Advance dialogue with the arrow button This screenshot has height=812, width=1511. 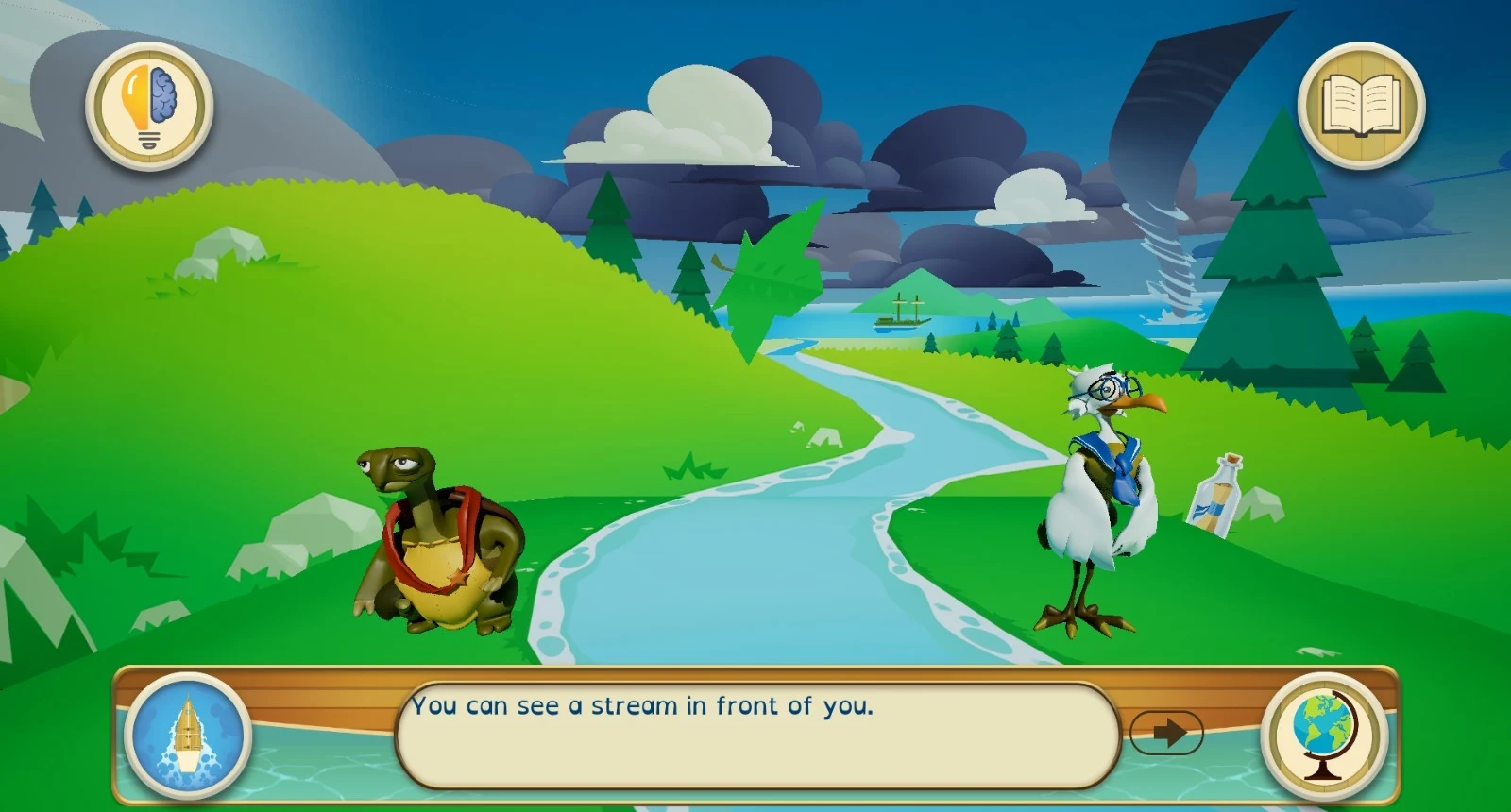[x=1166, y=733]
